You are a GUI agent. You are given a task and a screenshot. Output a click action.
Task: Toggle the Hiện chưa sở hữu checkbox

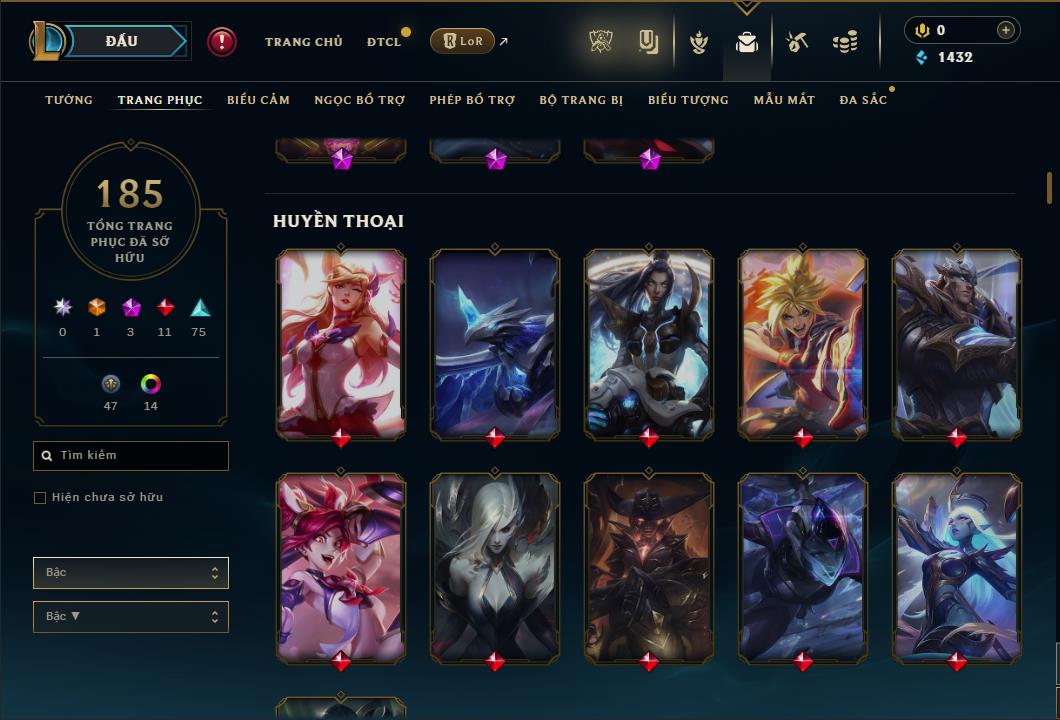coord(40,498)
